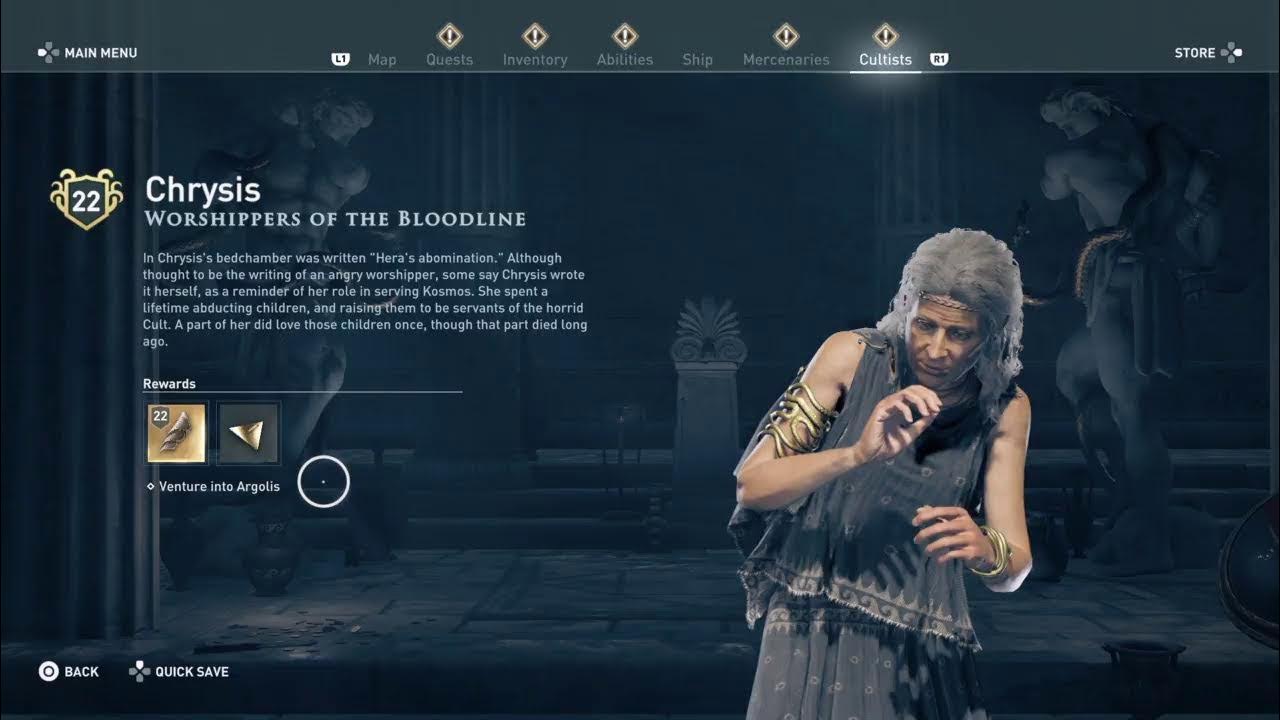Switch to the Map tab
1280x720 pixels.
coord(382,60)
